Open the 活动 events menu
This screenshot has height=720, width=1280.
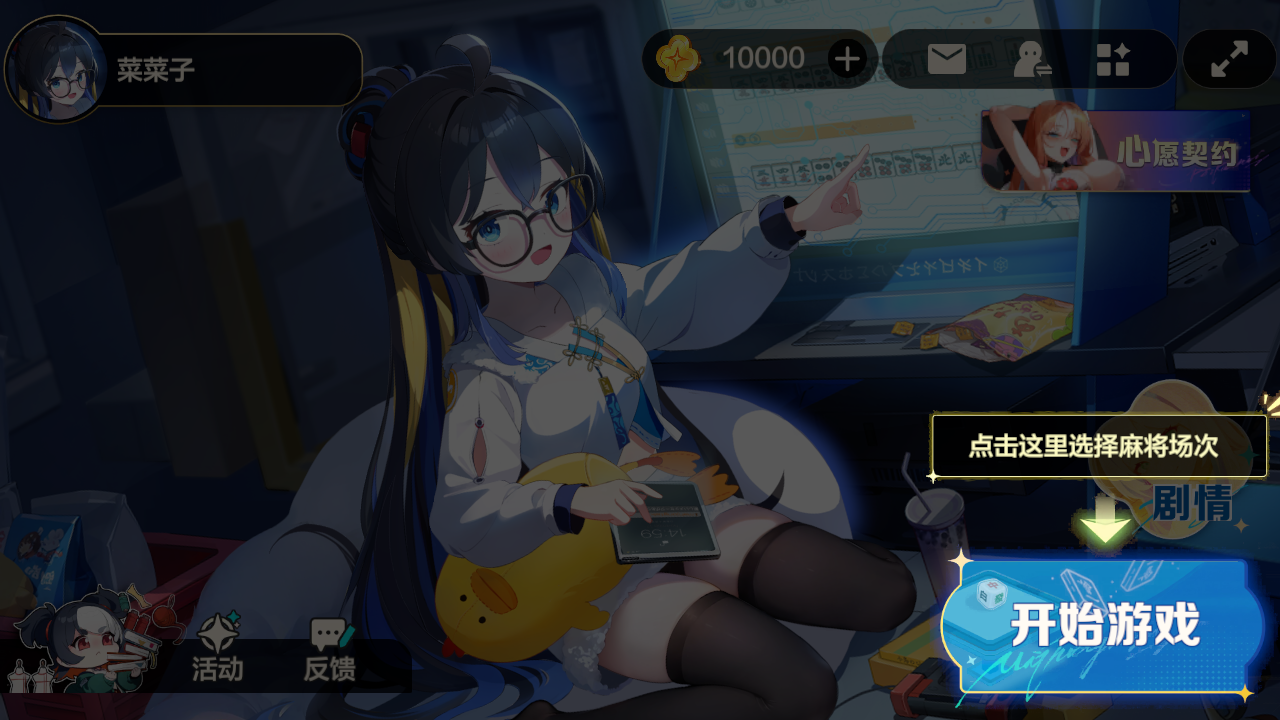coord(217,650)
